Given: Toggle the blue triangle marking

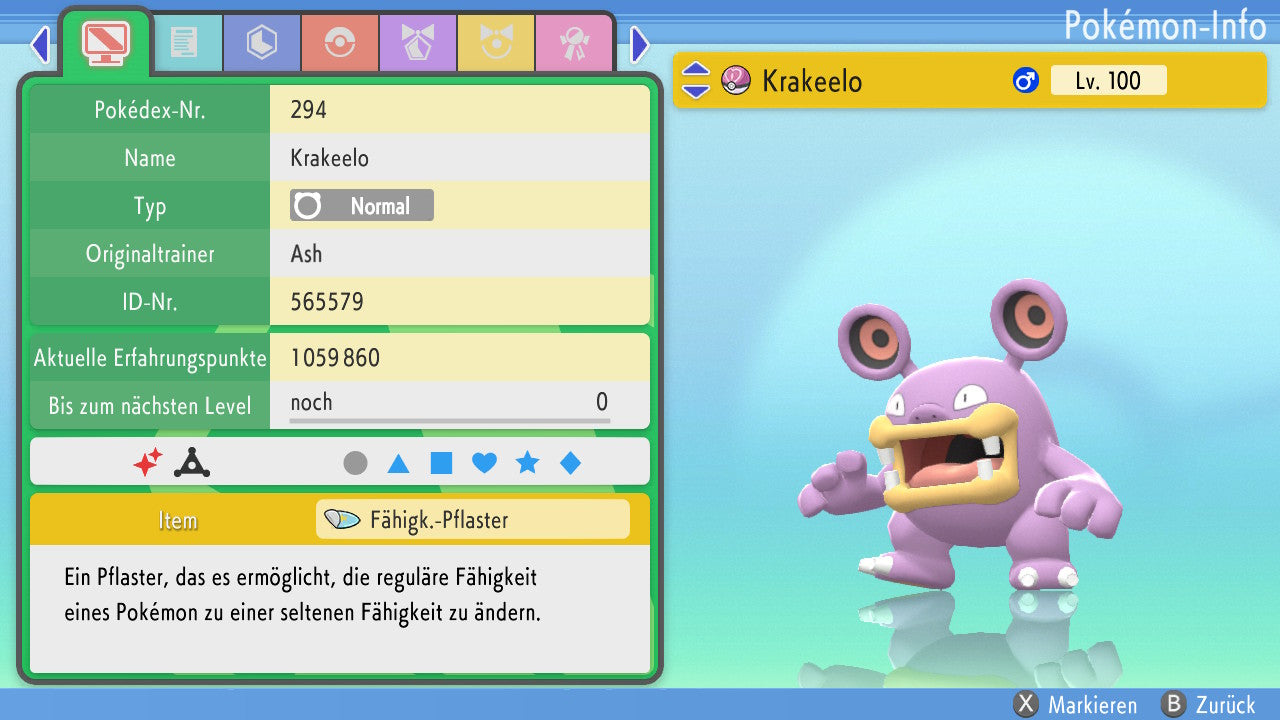Looking at the screenshot, I should pyautogui.click(x=398, y=463).
